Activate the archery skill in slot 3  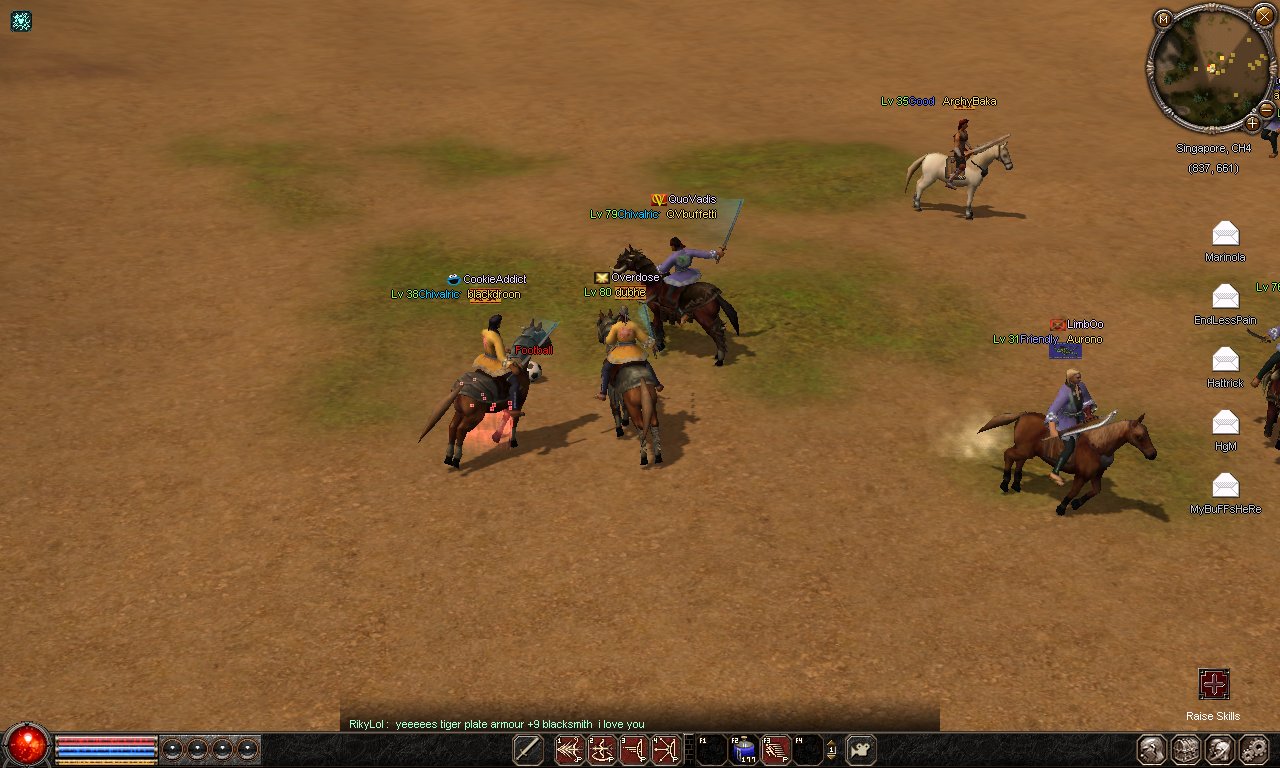point(634,750)
